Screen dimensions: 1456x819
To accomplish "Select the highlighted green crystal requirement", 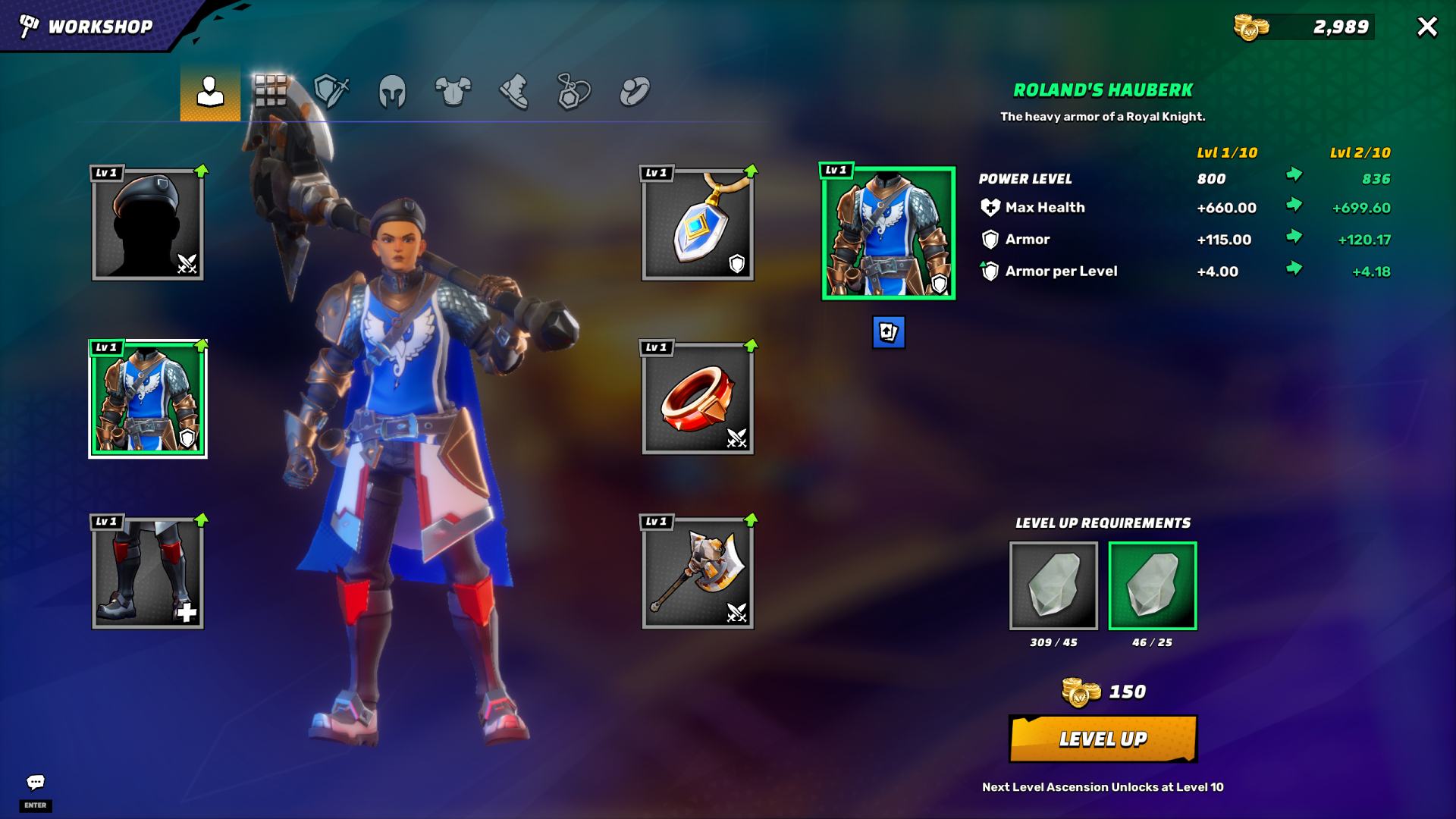I will tap(1152, 585).
